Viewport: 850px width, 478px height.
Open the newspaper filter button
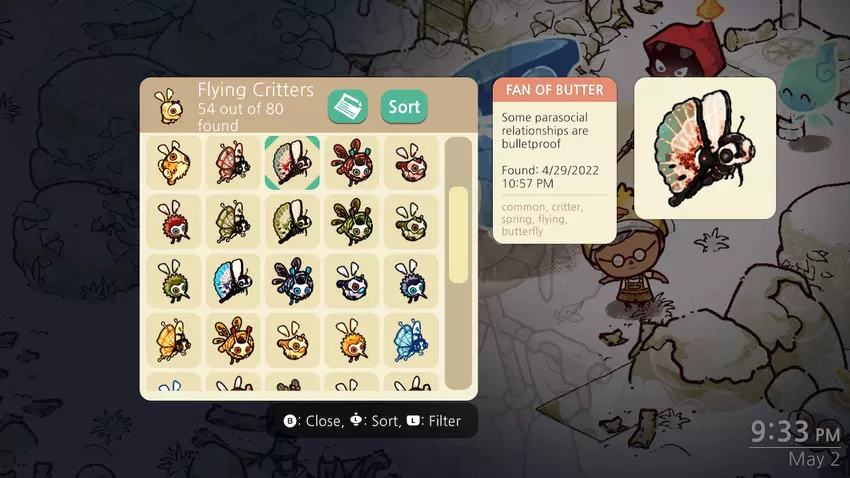(x=348, y=107)
